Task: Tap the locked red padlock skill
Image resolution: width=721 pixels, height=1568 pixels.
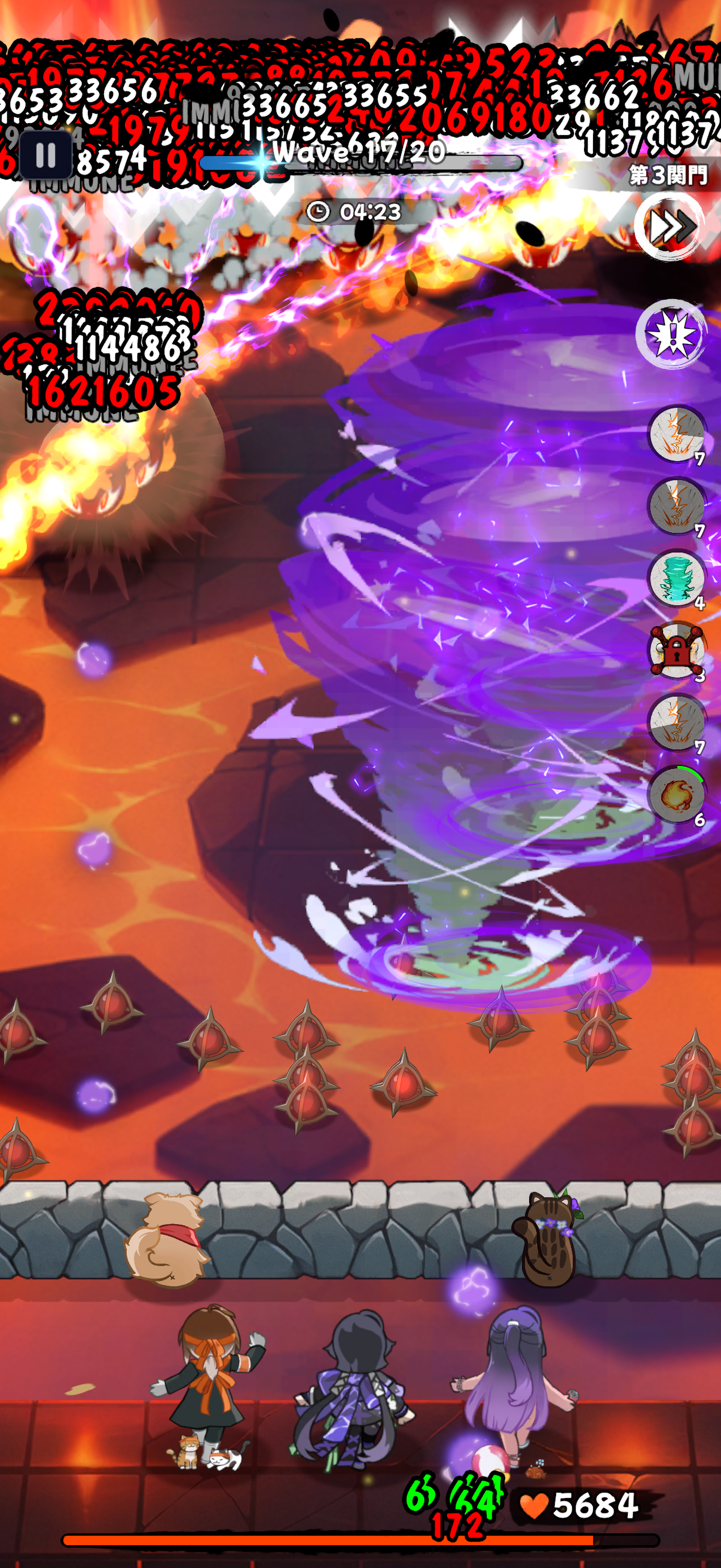Action: tap(677, 651)
